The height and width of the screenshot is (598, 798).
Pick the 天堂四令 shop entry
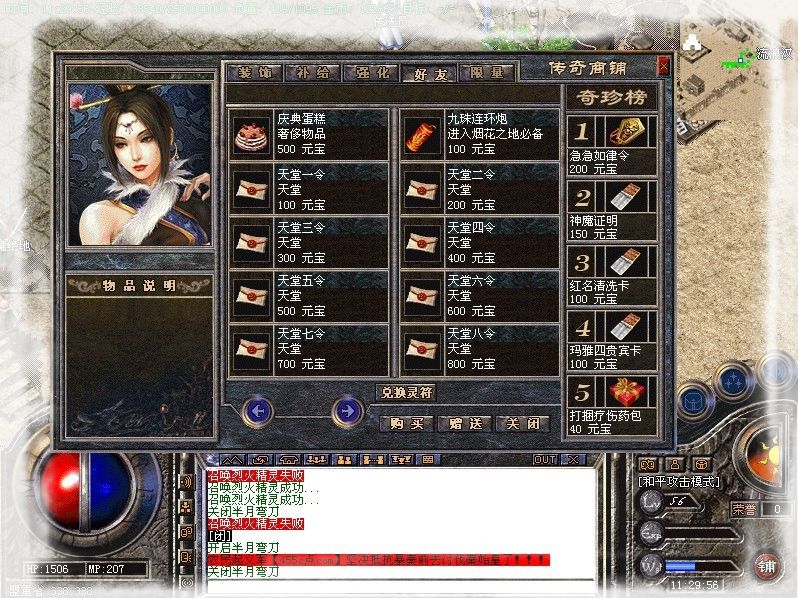479,241
